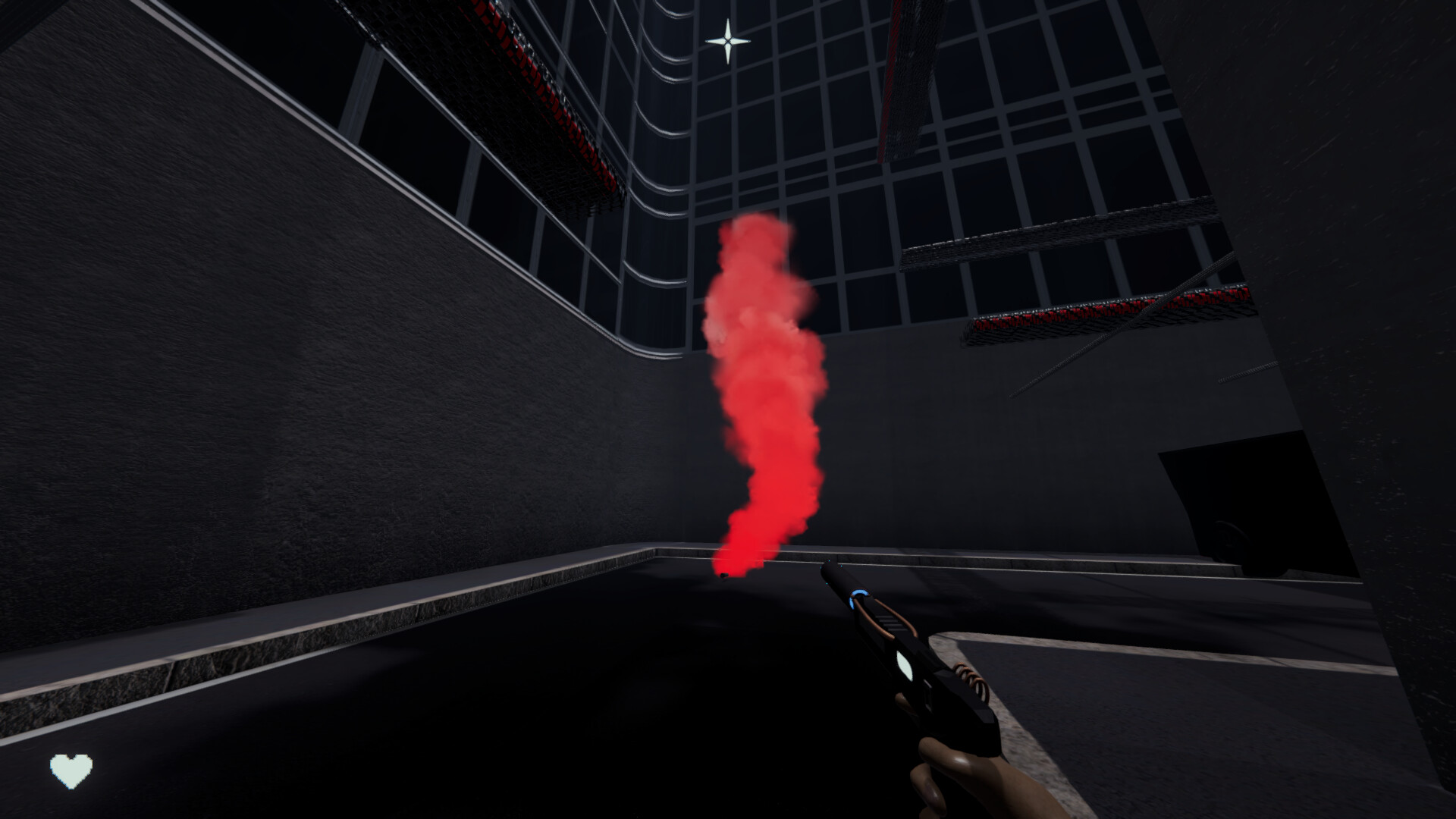Click the circular fixture inside the right hatch
1456x819 pixels.
1228,540
